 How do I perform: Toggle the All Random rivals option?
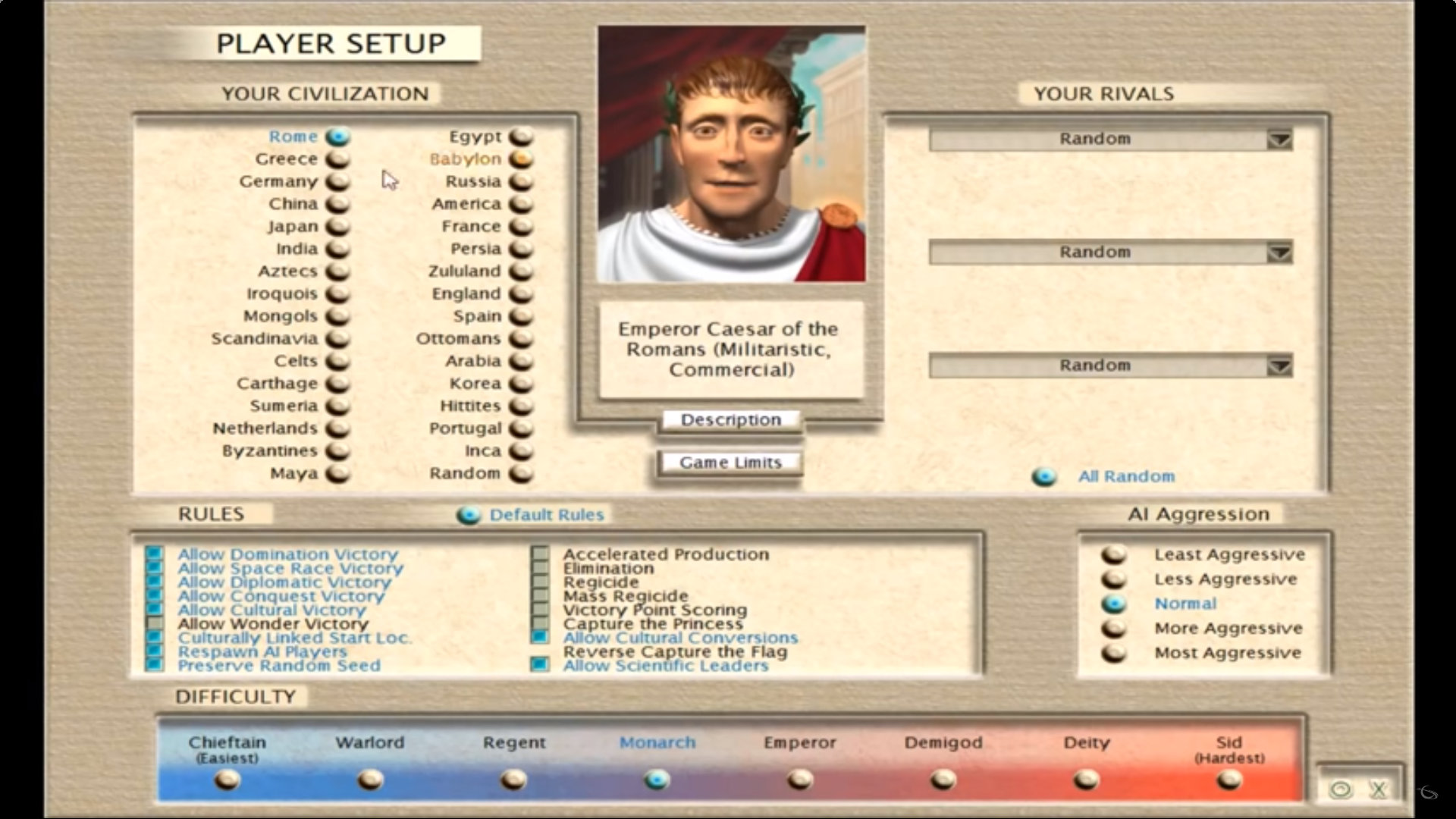coord(1044,477)
